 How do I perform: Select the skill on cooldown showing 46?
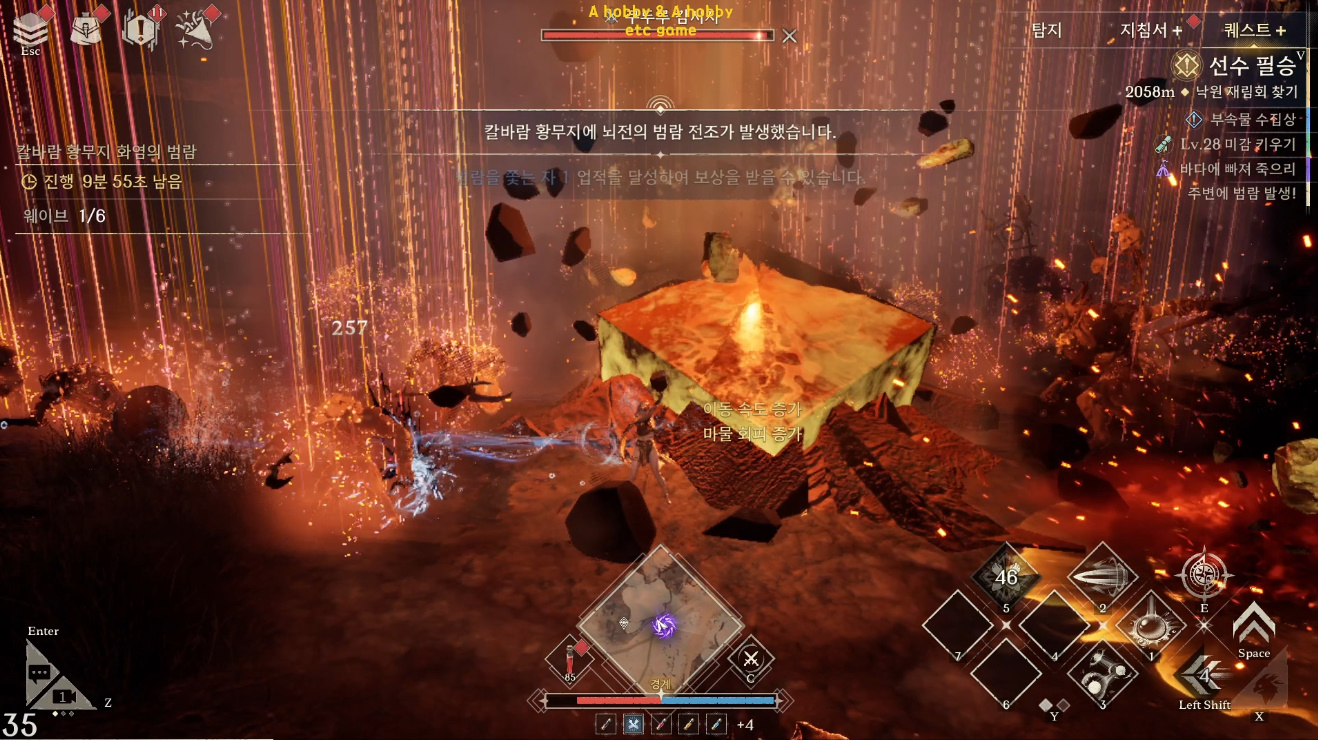(1006, 577)
